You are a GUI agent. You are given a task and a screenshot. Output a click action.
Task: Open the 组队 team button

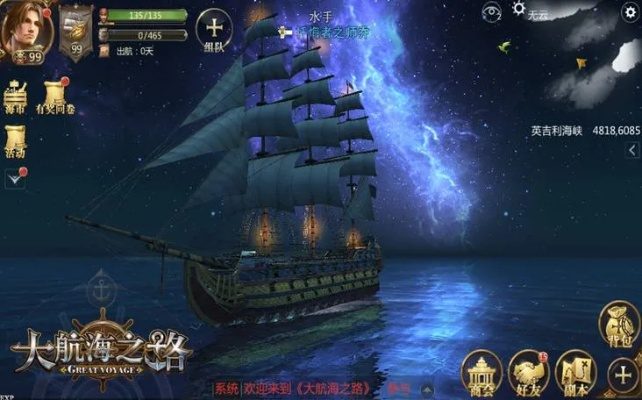tap(215, 32)
